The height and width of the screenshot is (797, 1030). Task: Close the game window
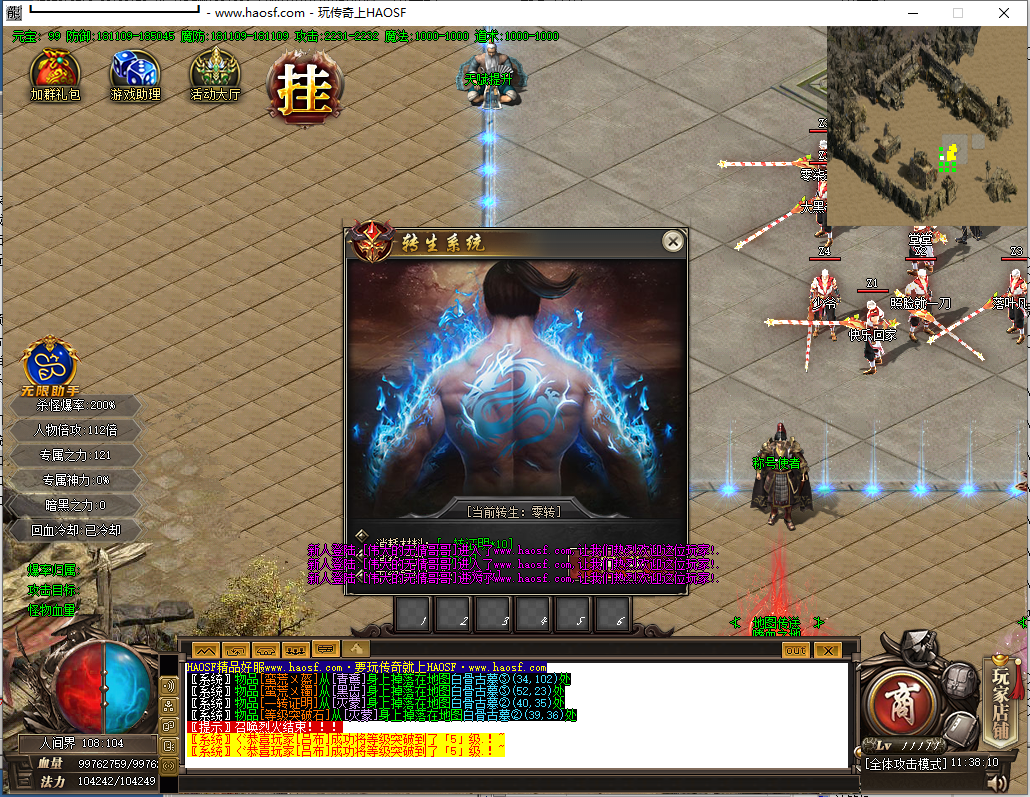1004,13
